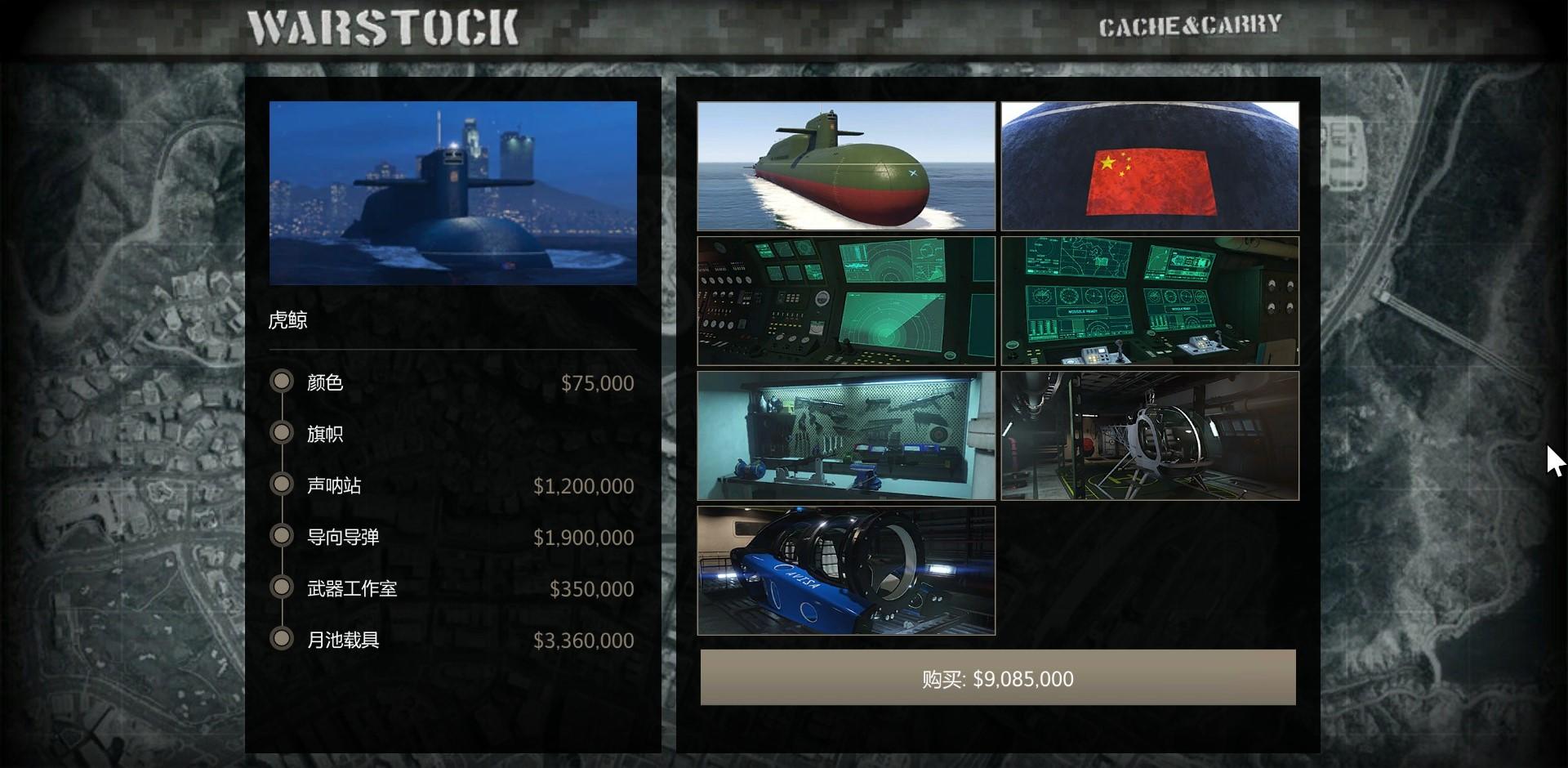
Task: Open the helicopter hangar thumbnail
Action: (x=1150, y=435)
